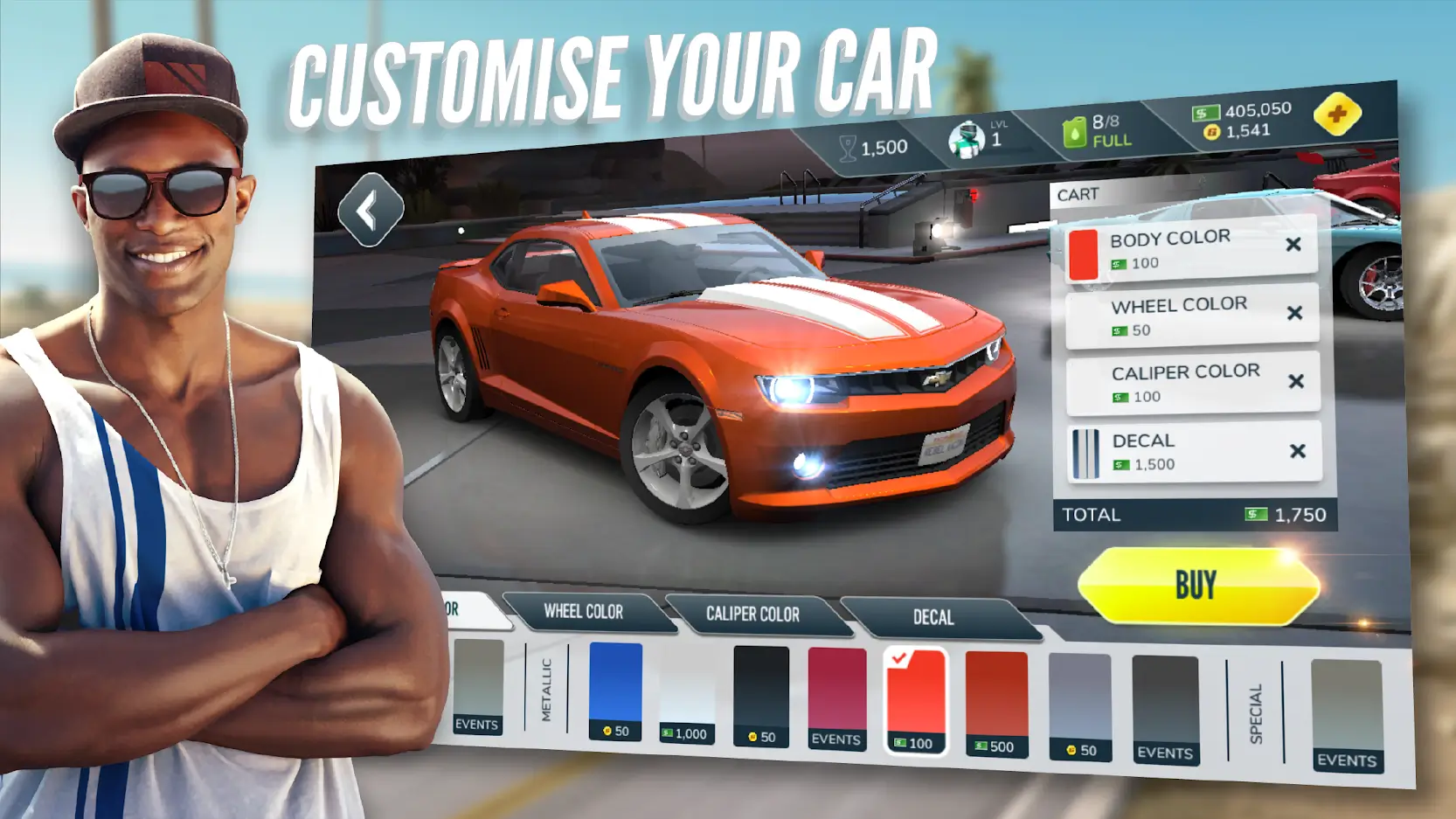Remove the 1,500 DECAL from the cart
1456x819 pixels.
point(1298,451)
